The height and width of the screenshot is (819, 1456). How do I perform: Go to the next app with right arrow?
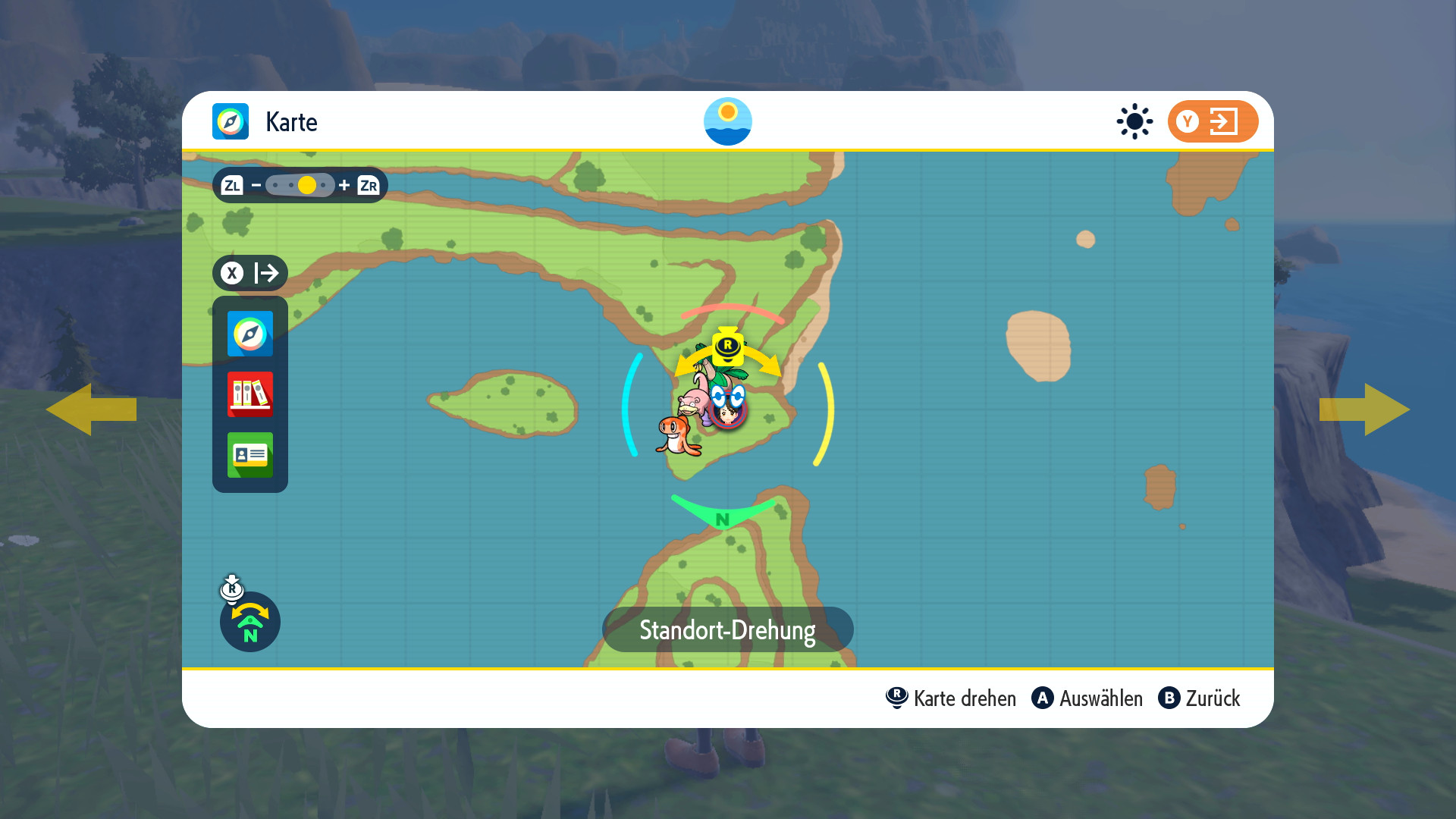1364,409
